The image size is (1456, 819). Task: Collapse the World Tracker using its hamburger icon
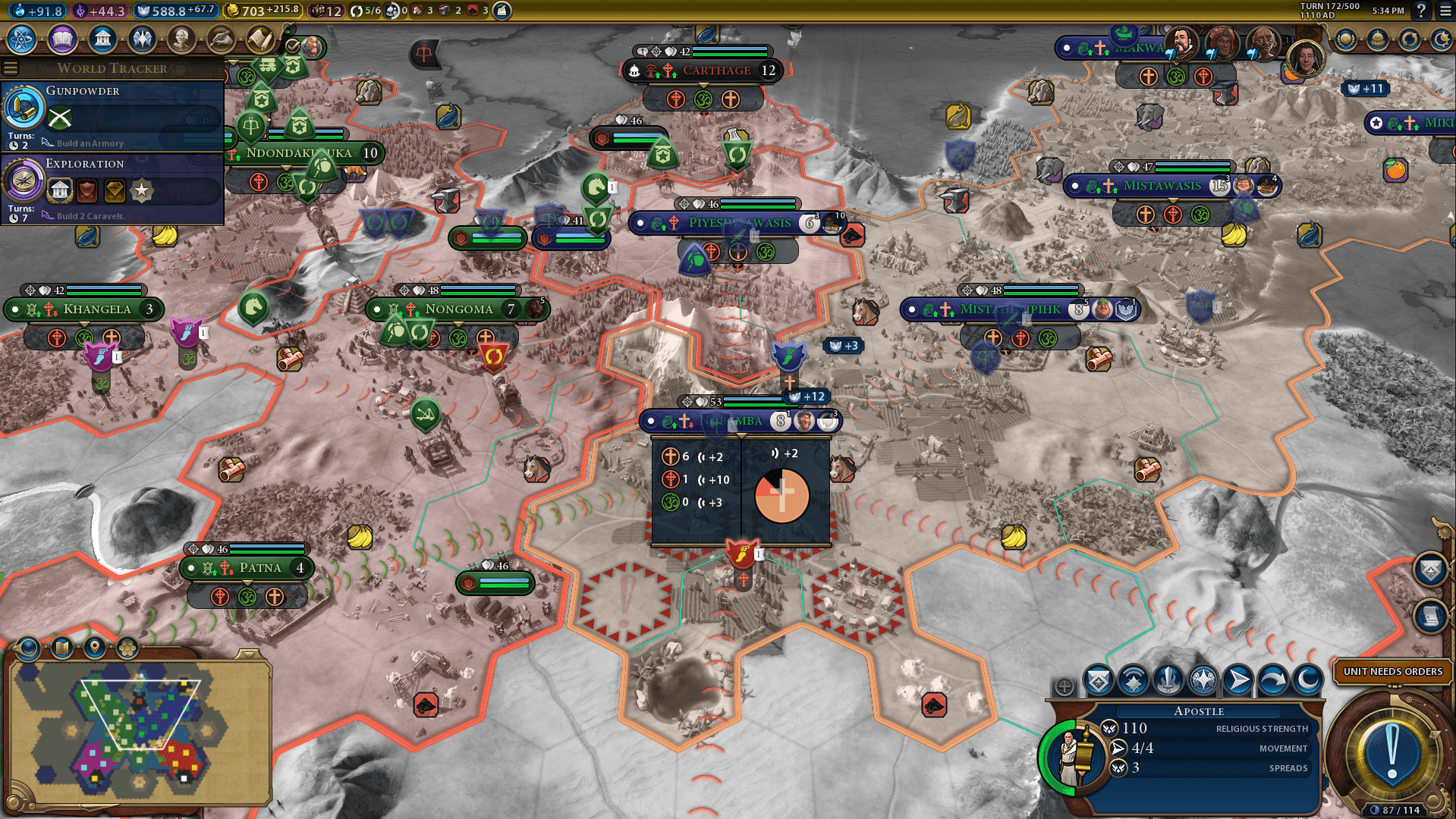point(11,67)
